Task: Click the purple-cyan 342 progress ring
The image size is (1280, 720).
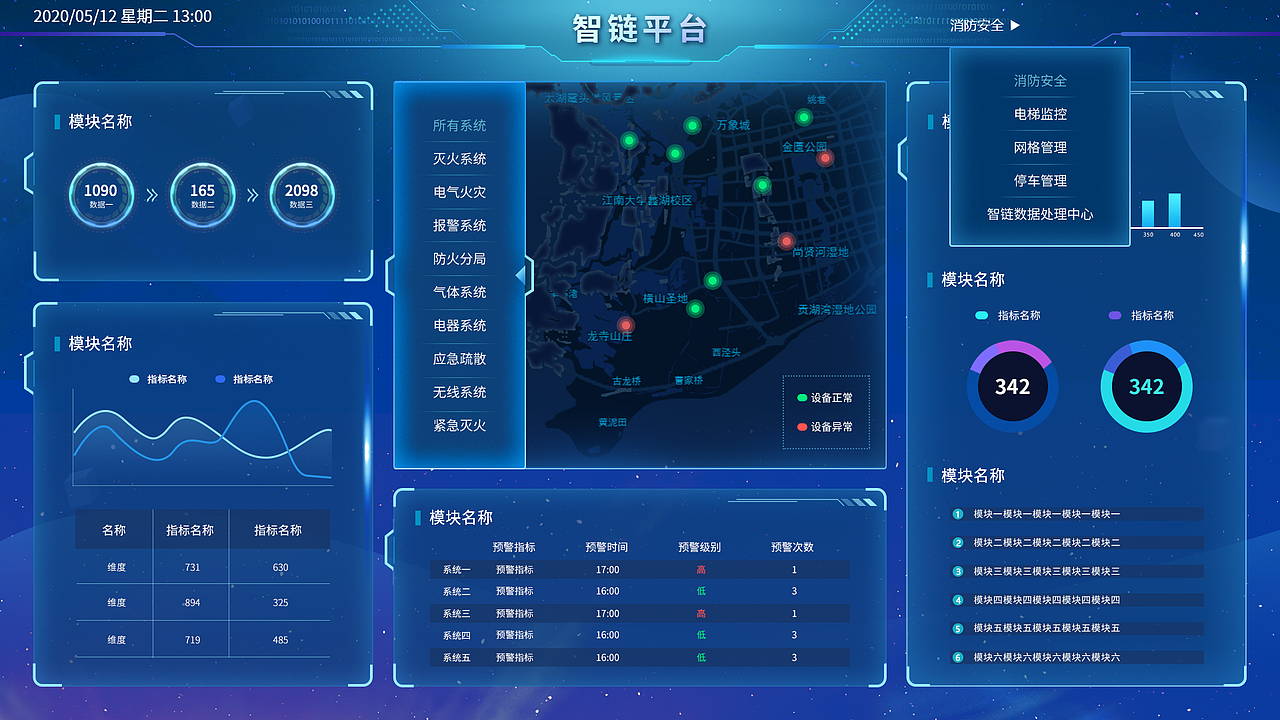Action: (1012, 386)
